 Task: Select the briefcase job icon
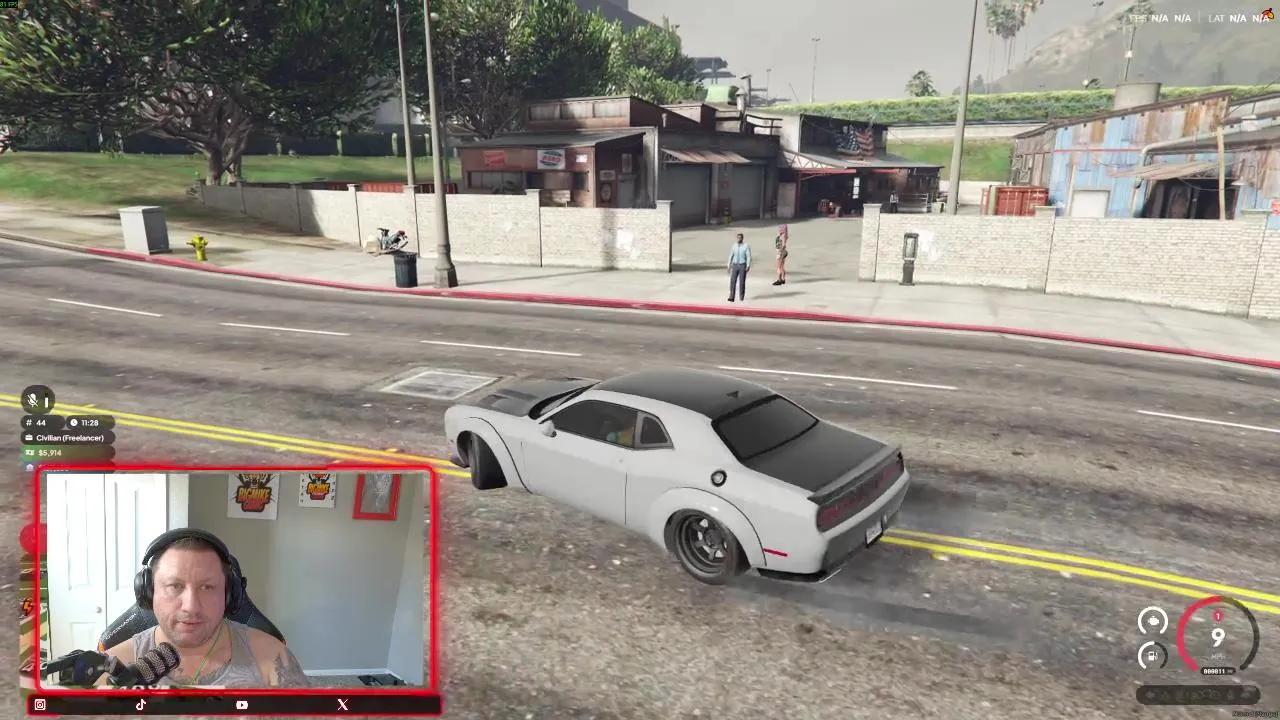click(29, 437)
